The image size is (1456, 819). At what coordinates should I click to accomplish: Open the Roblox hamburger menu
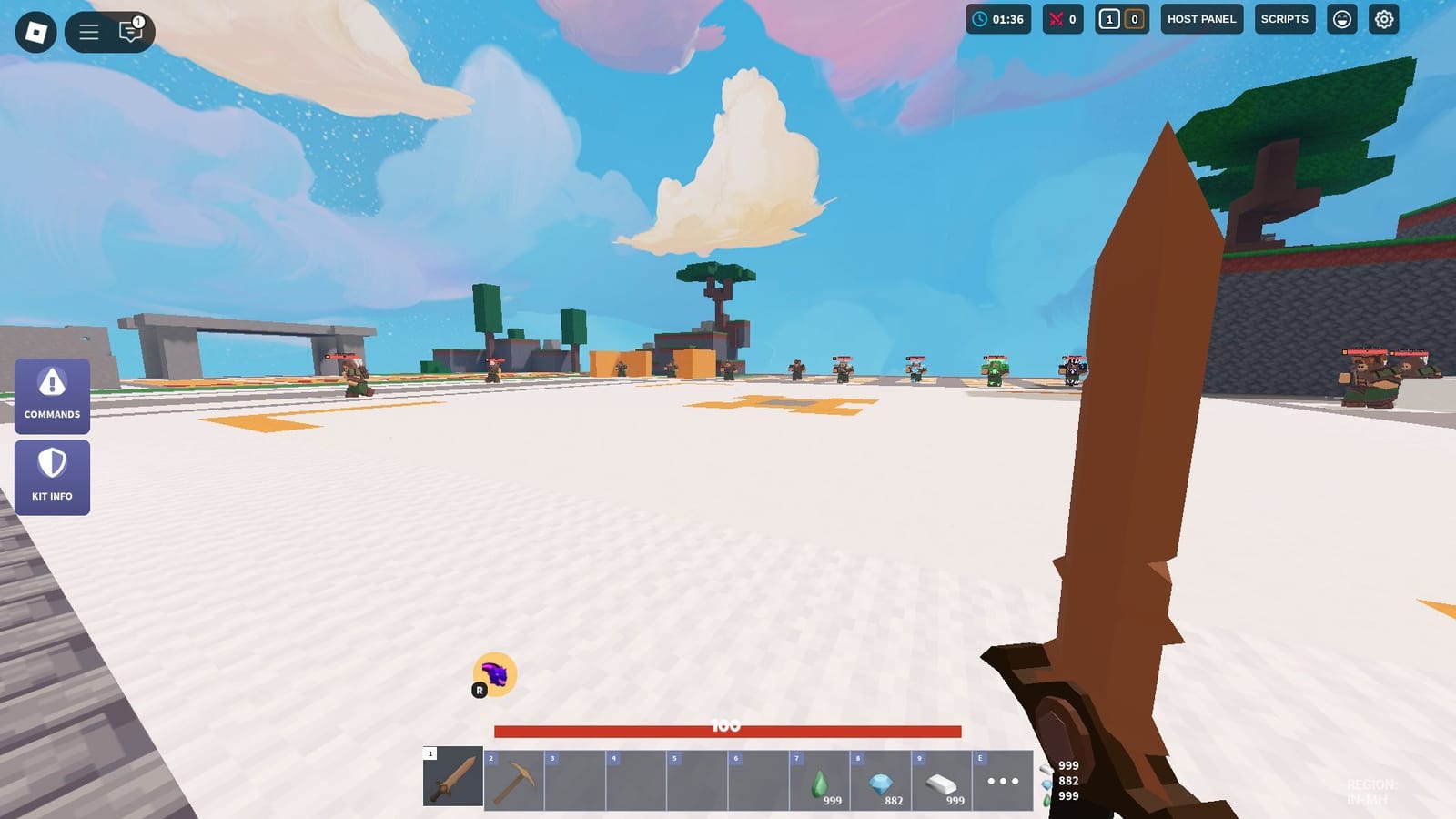pyautogui.click(x=89, y=31)
